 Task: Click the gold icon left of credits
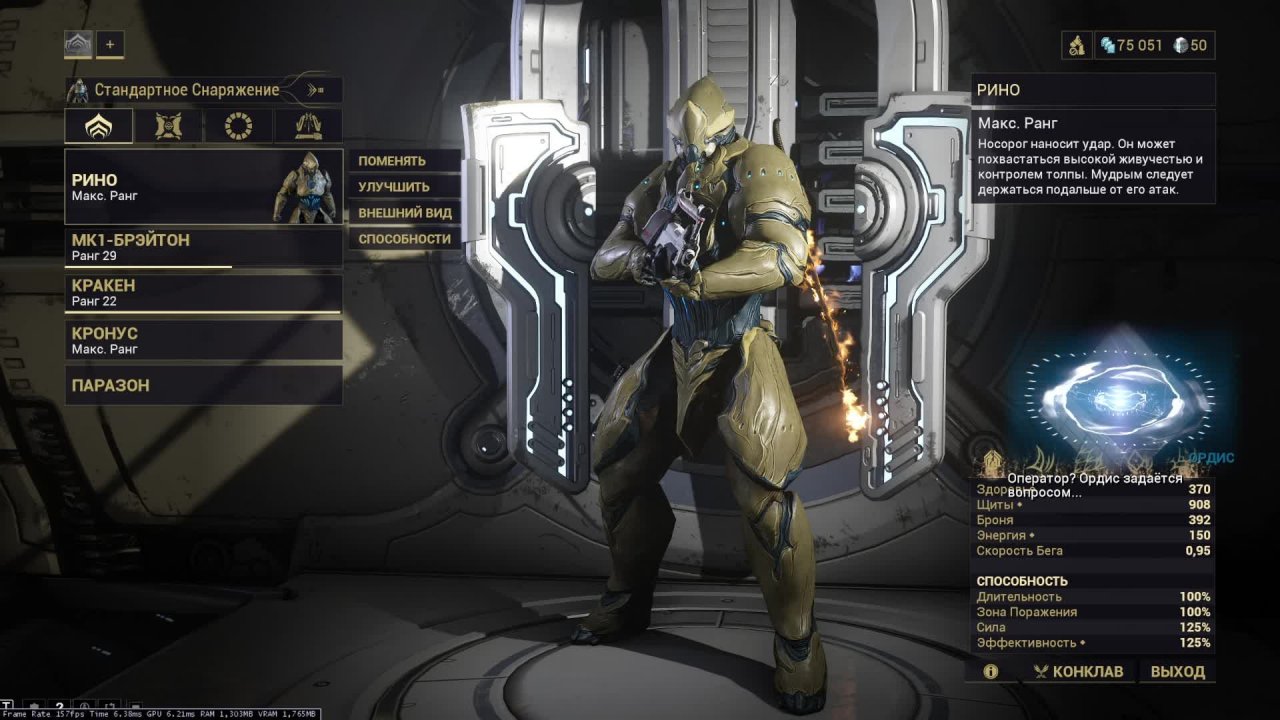1076,45
